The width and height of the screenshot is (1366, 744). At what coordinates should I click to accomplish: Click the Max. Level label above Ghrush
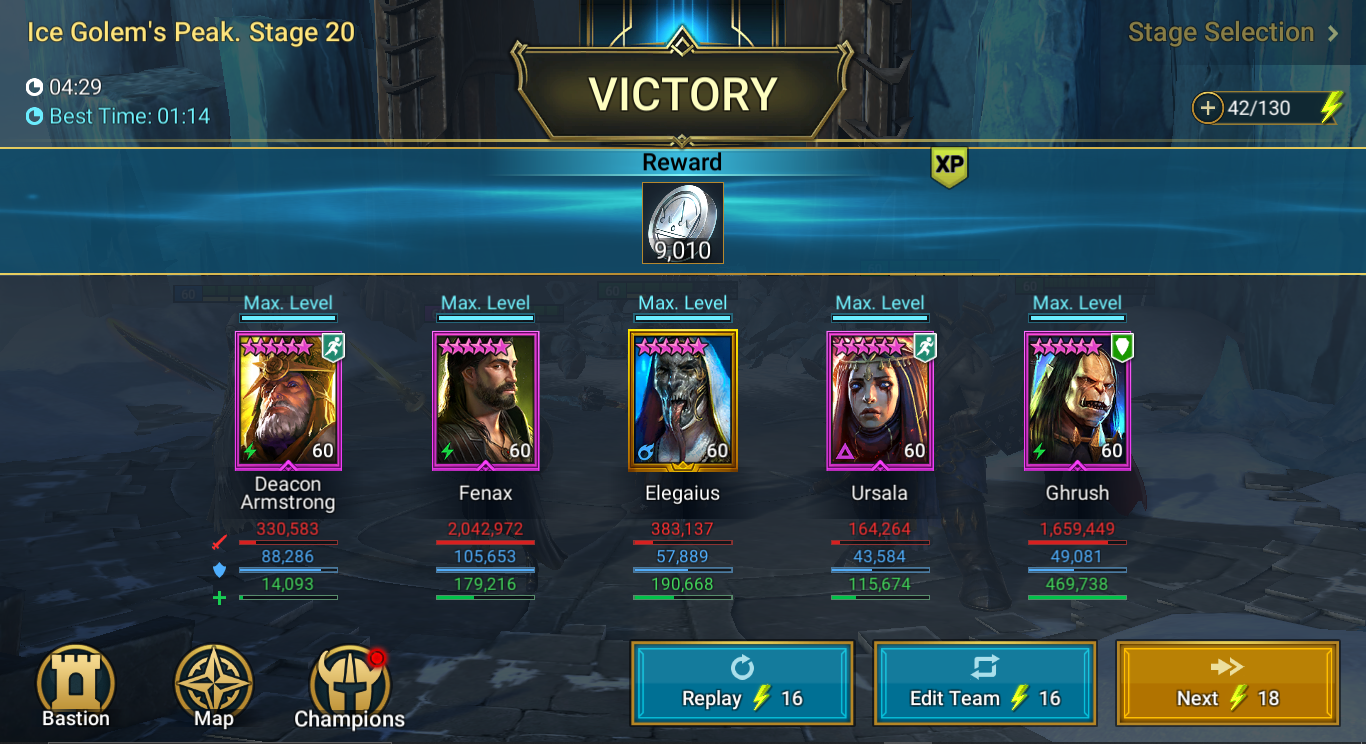click(x=1077, y=302)
